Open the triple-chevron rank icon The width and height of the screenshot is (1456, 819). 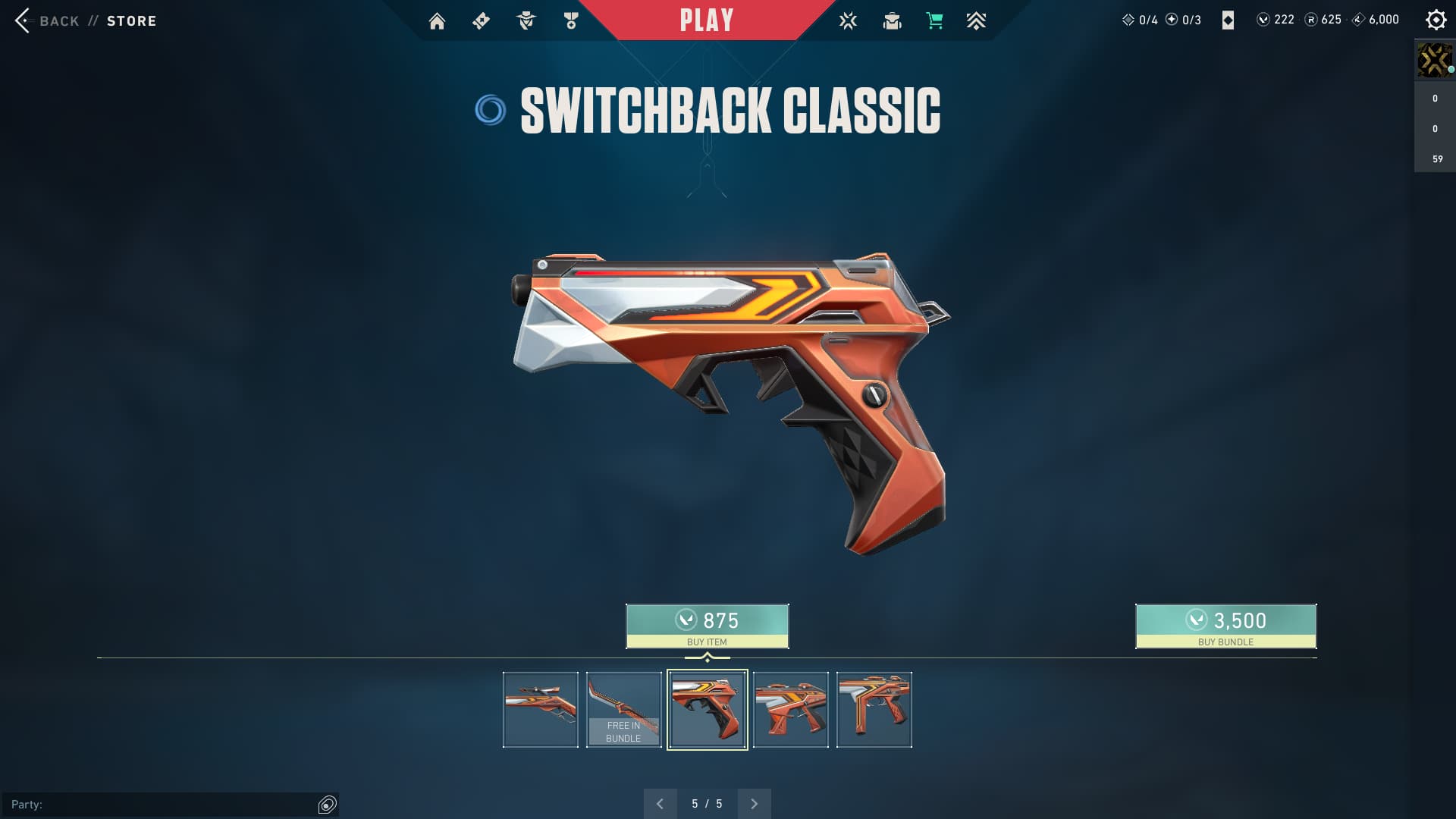976,20
